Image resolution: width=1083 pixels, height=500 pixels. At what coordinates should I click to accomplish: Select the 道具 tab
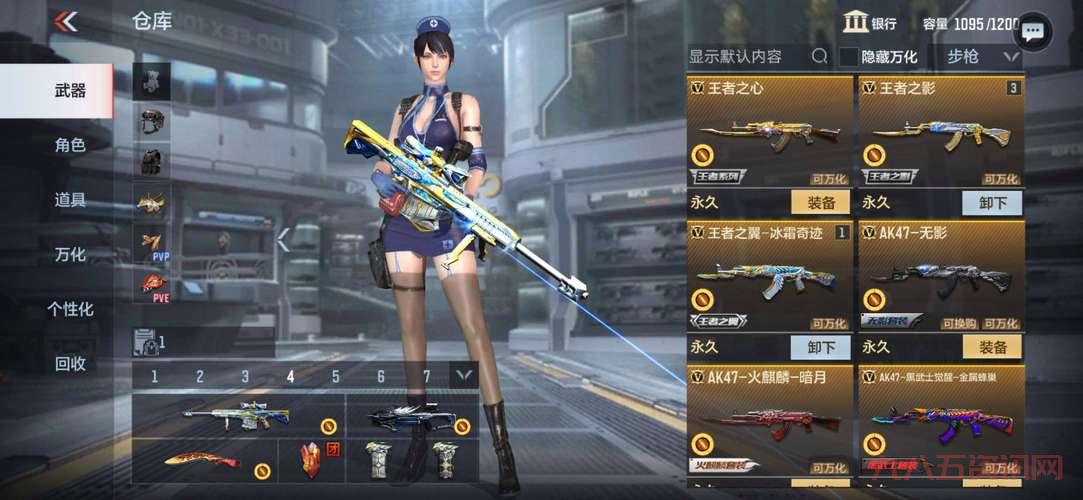click(x=69, y=199)
